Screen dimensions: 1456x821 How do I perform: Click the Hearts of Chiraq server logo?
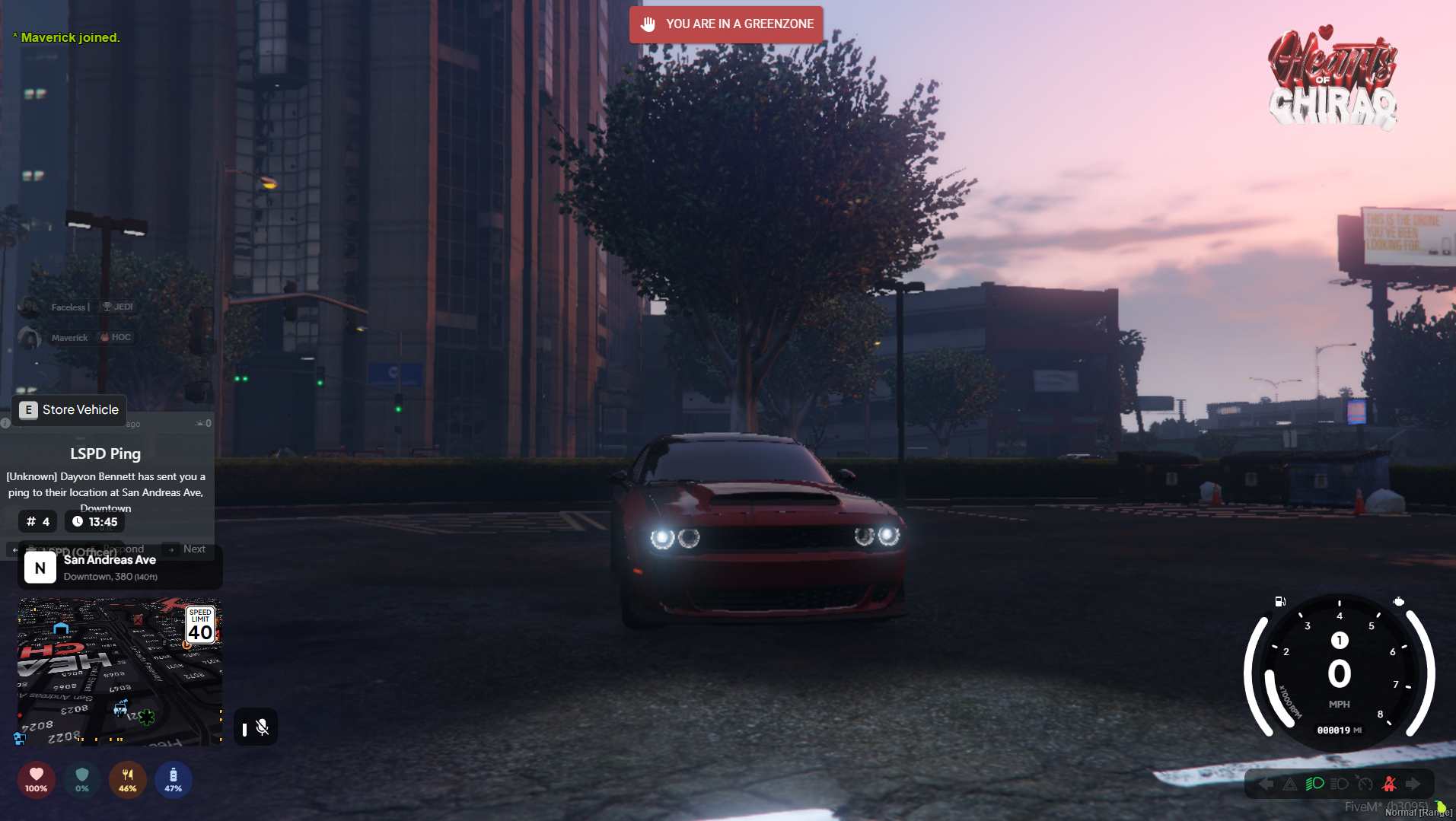pyautogui.click(x=1332, y=78)
